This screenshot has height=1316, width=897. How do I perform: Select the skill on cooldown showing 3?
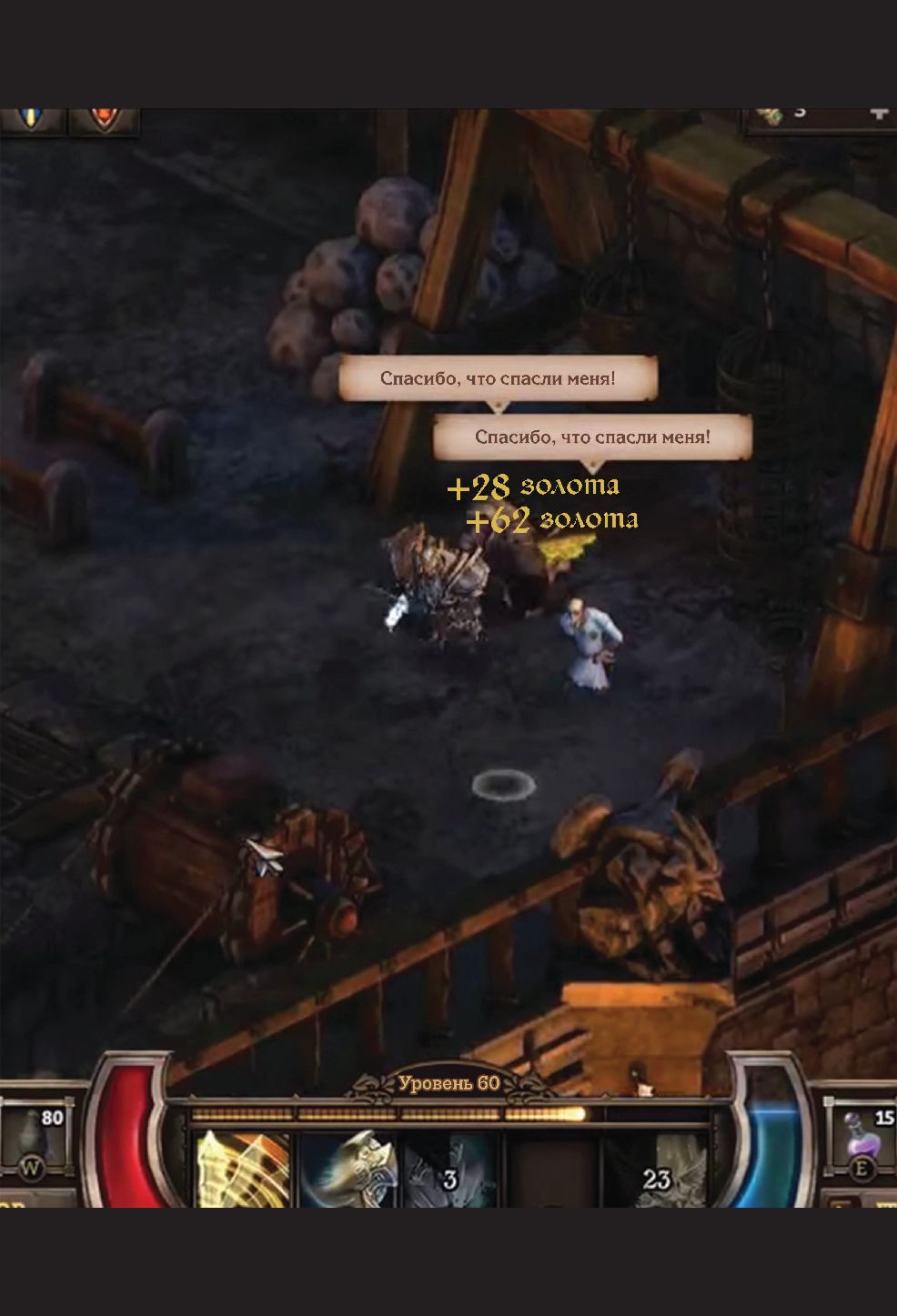tap(449, 1170)
